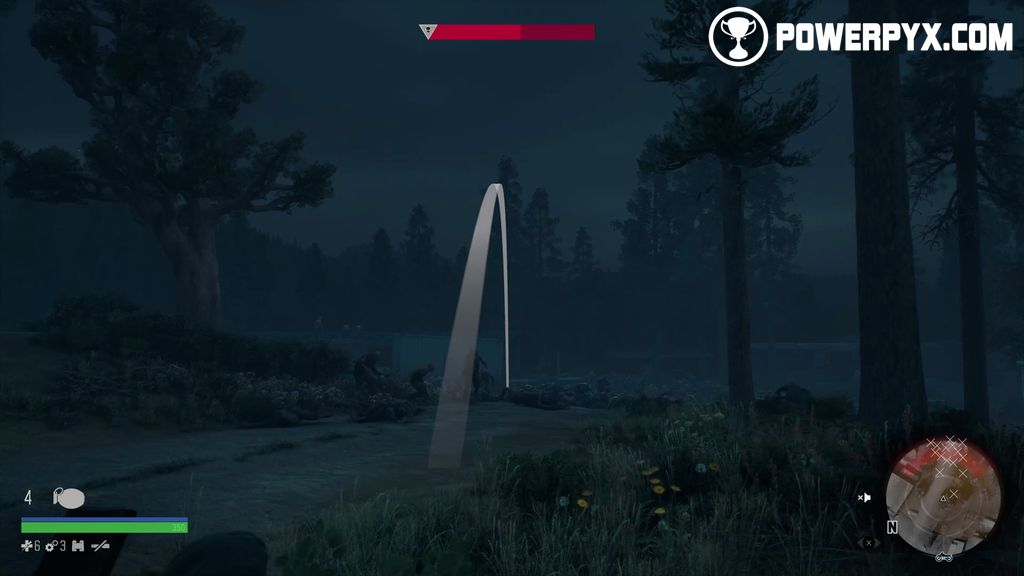Image resolution: width=1024 pixels, height=576 pixels.
Task: Click the eye visibility indicator
Action: 868,543
